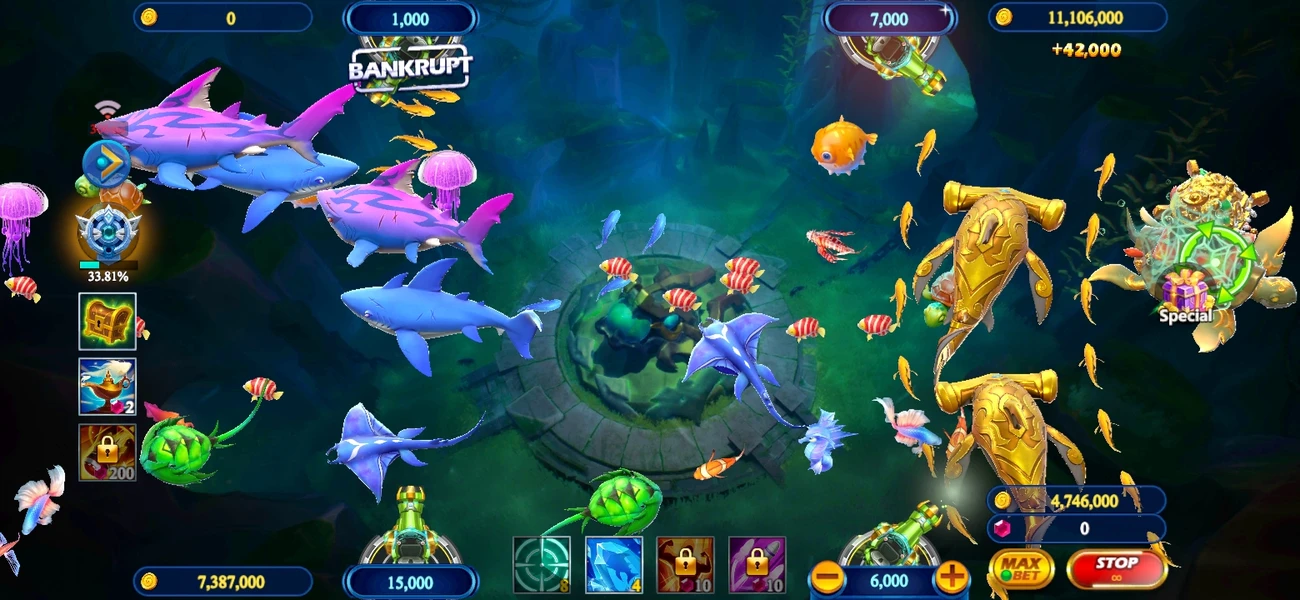
Task: Stop auto-fire with the red STOP button
Action: [x=1116, y=568]
